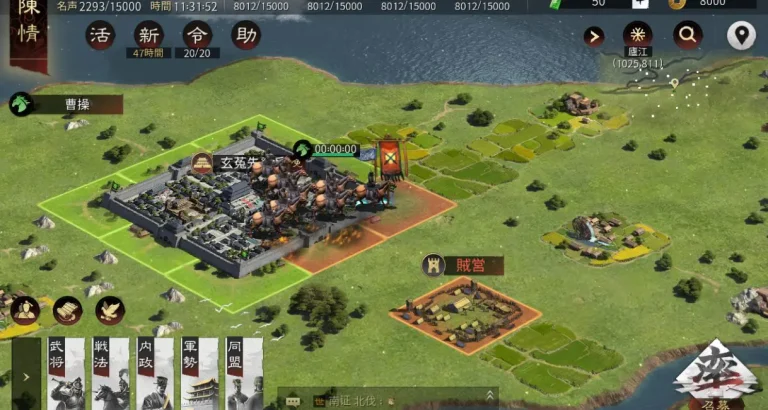
Task: Open the magnifying glass search
Action: pos(688,36)
